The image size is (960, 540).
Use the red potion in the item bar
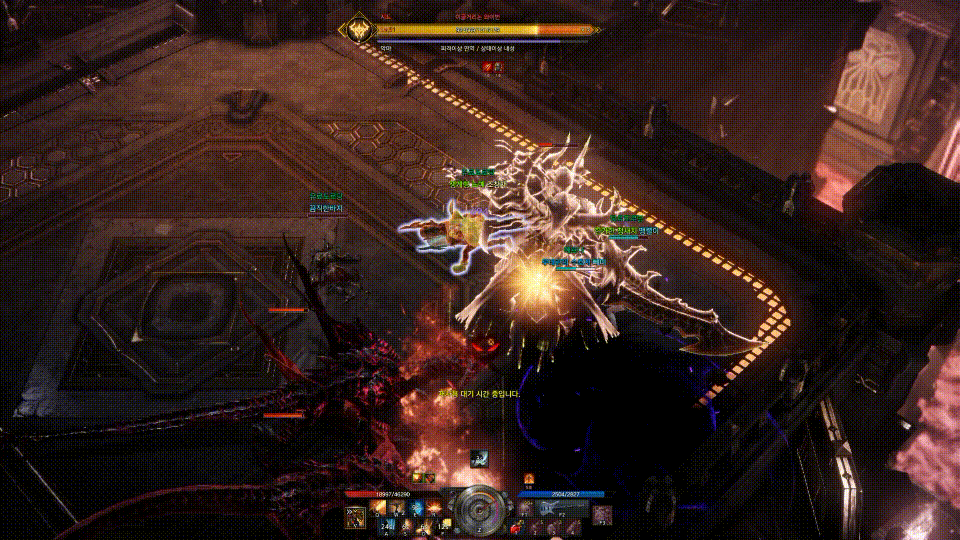(x=516, y=527)
